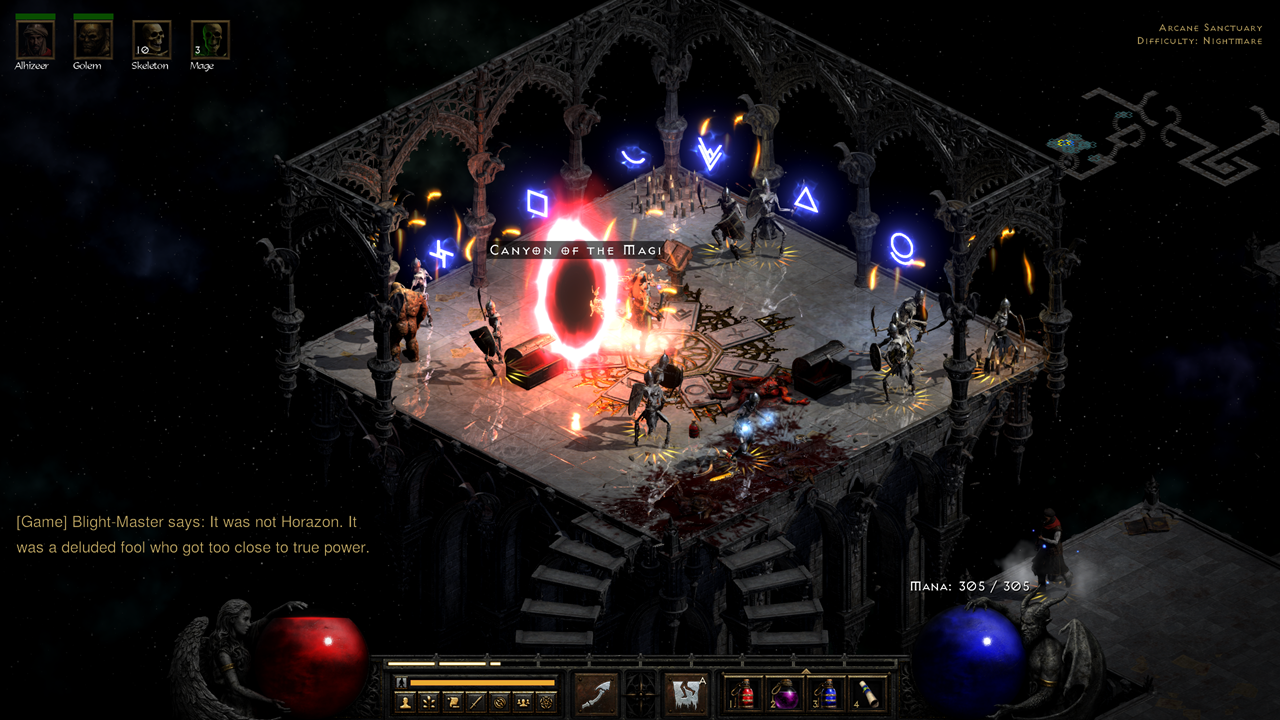Drink the mana potion in belt slot 3
Viewport: 1280px width, 720px height.
tap(826, 695)
